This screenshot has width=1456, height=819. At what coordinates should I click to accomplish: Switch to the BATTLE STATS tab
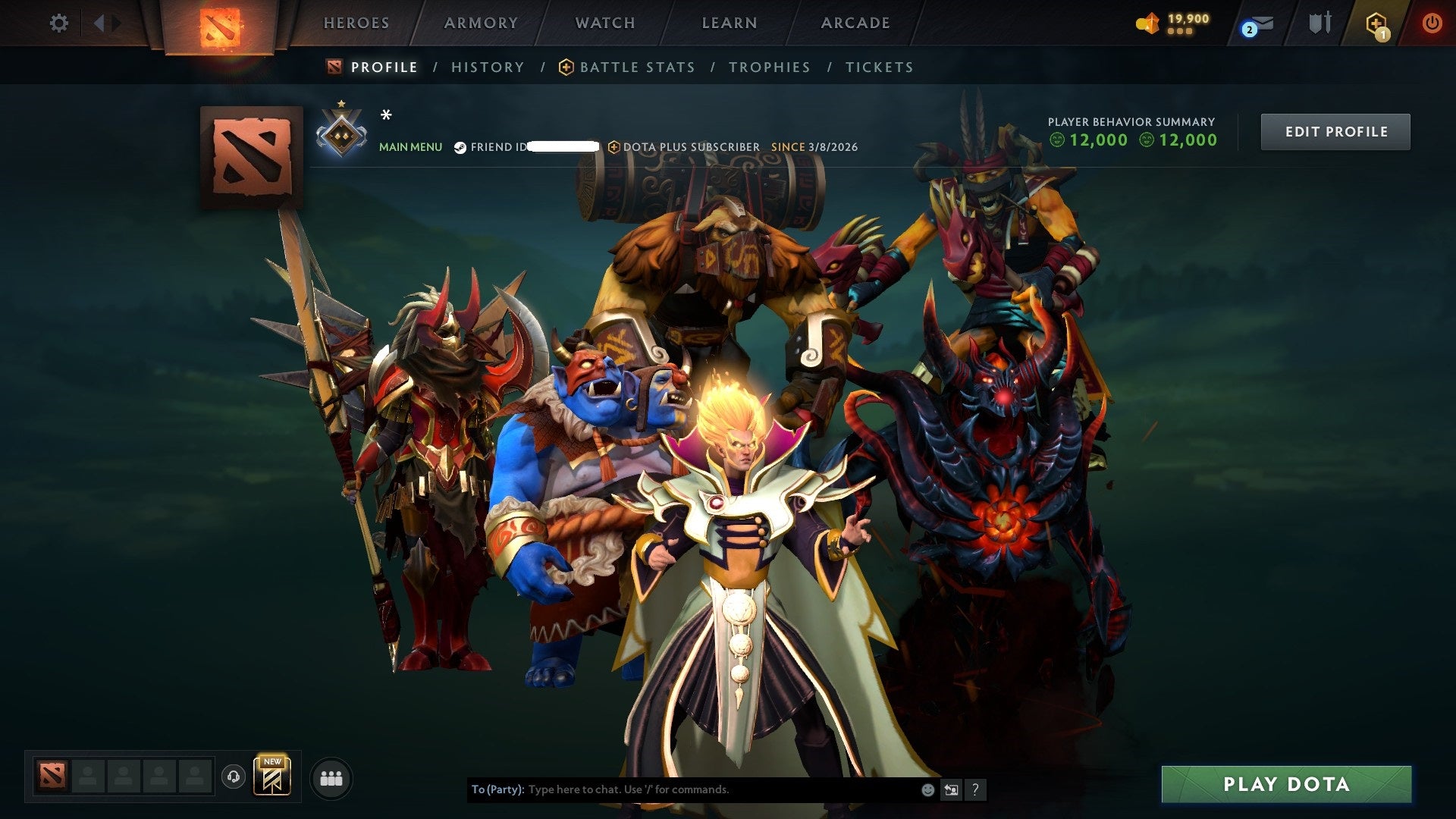(x=636, y=67)
